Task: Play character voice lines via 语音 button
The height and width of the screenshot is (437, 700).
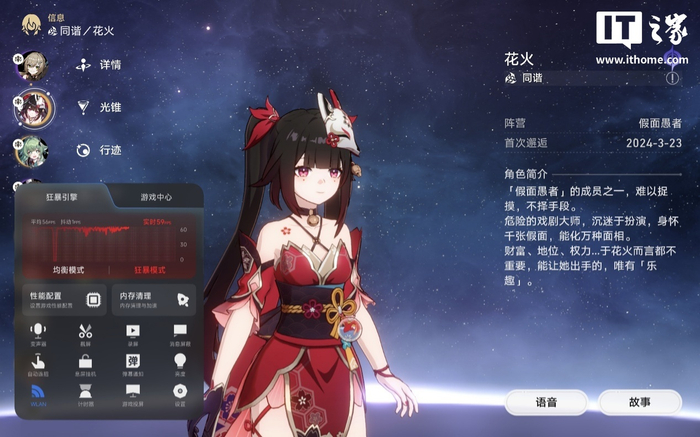Action: (x=545, y=402)
